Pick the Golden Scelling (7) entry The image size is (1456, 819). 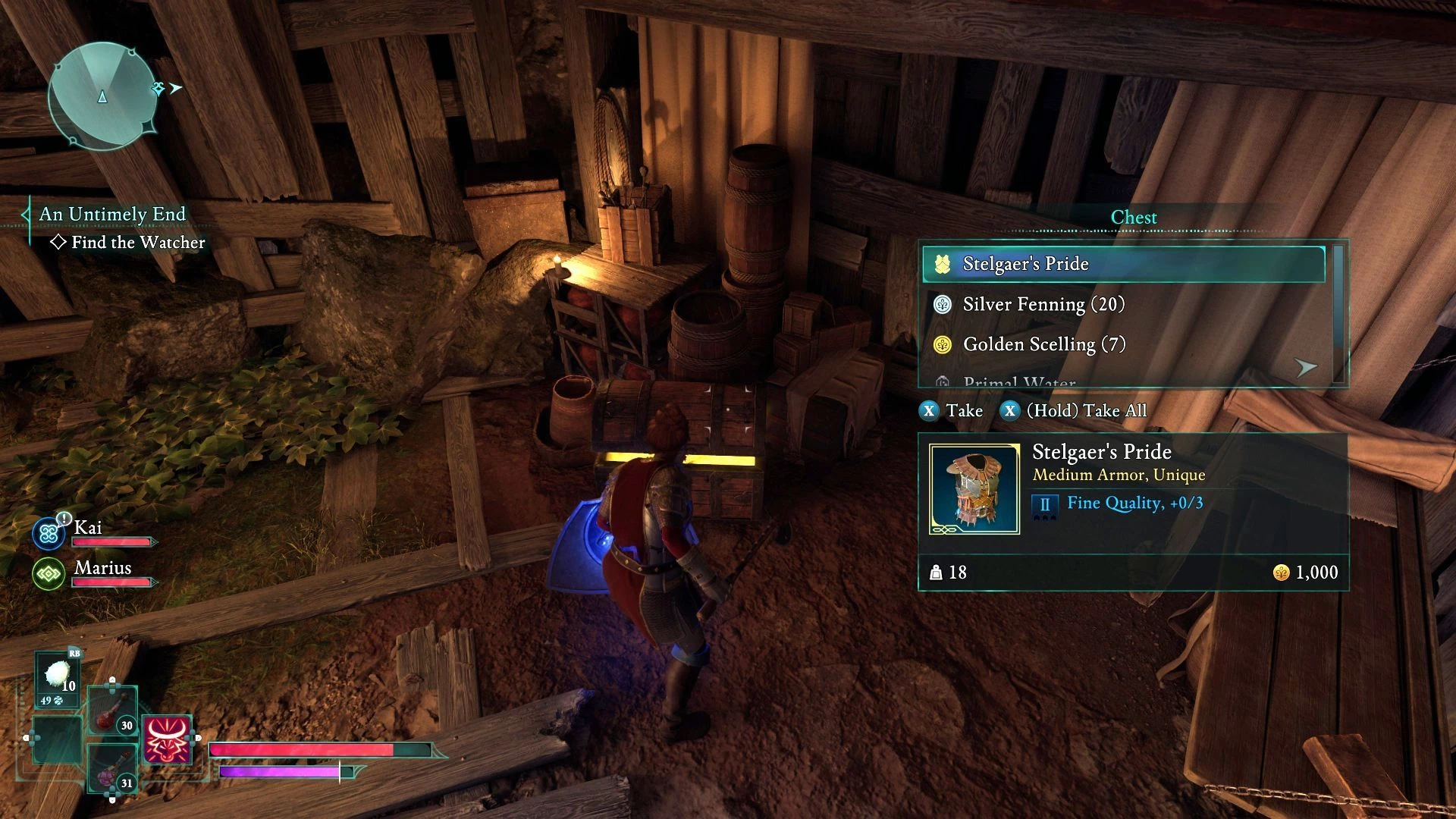coord(1123,344)
